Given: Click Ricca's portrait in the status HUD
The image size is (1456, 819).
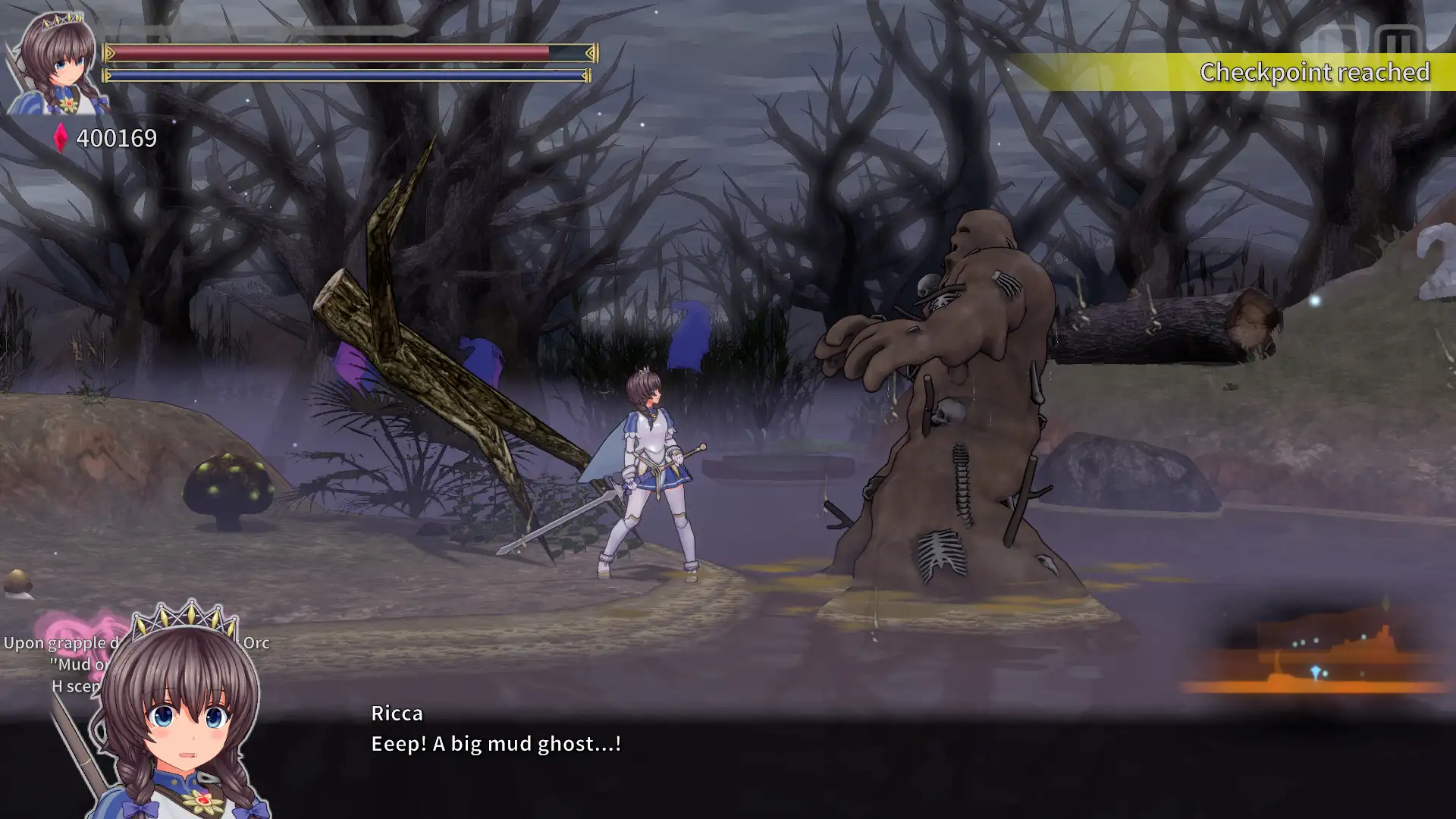Looking at the screenshot, I should [58, 64].
